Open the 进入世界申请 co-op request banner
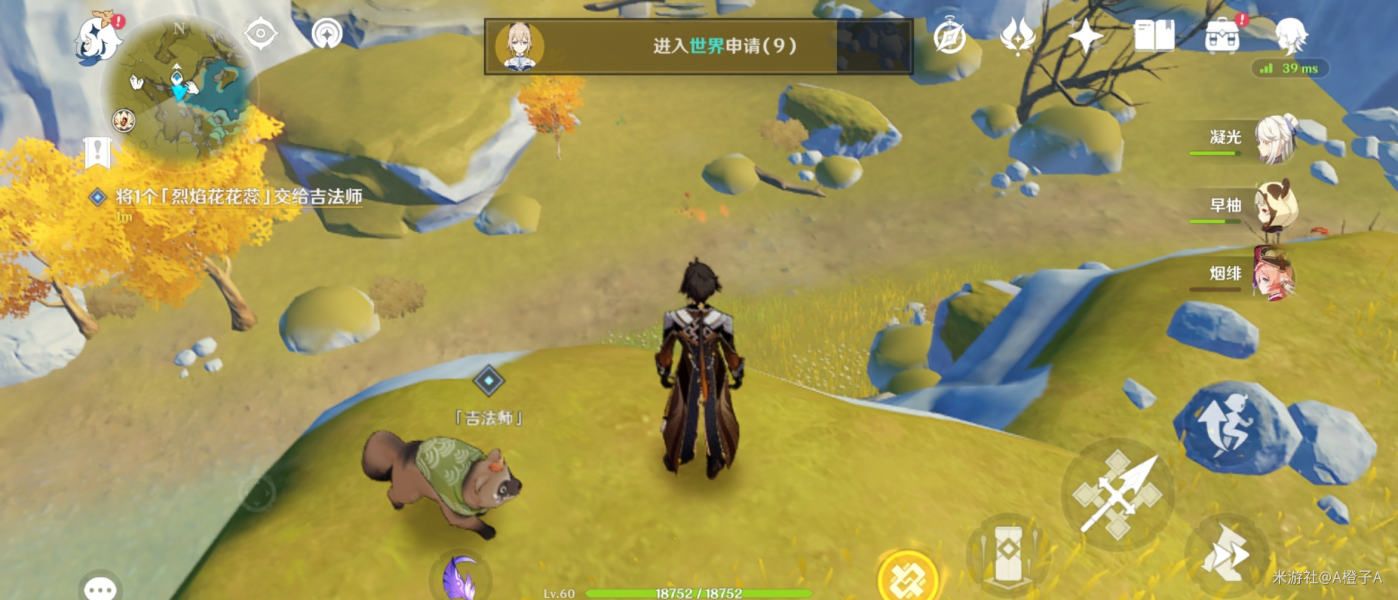 698,46
